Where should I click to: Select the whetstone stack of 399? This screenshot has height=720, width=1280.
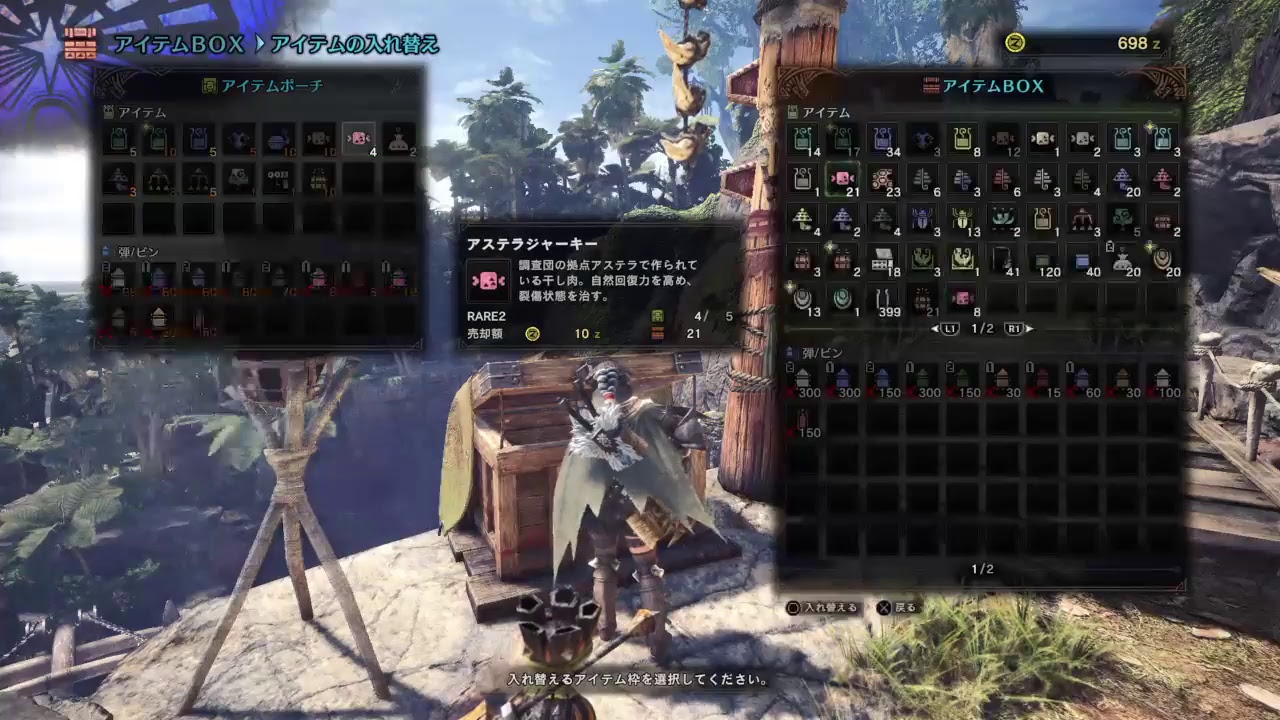pyautogui.click(x=883, y=298)
